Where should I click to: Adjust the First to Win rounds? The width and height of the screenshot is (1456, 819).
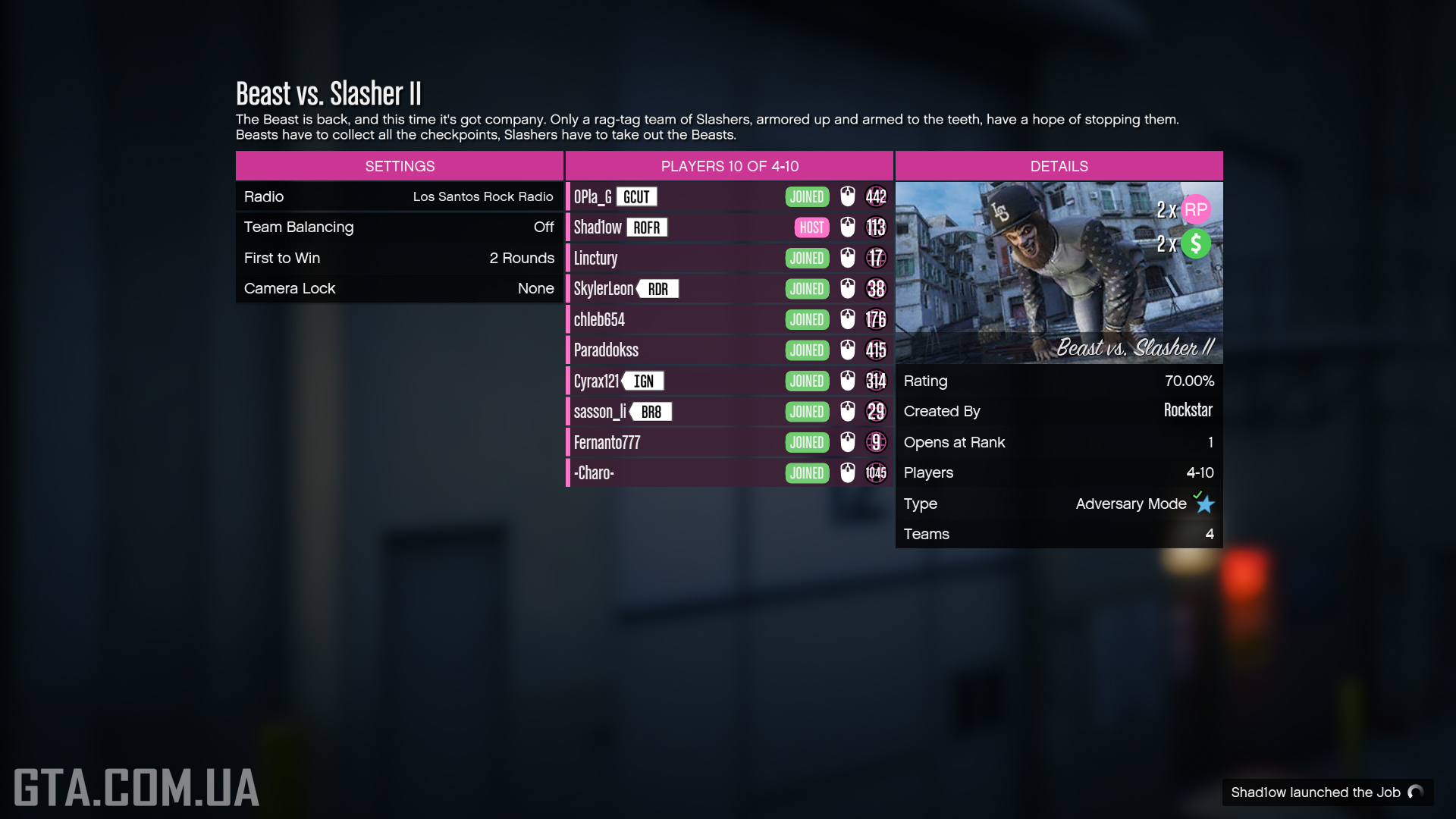coord(399,258)
